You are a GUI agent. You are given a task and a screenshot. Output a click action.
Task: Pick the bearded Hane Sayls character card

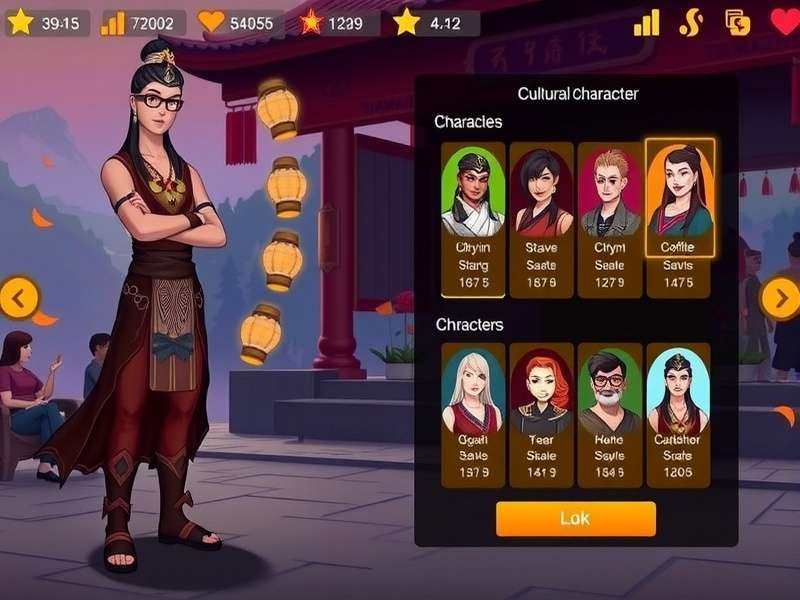[609, 415]
